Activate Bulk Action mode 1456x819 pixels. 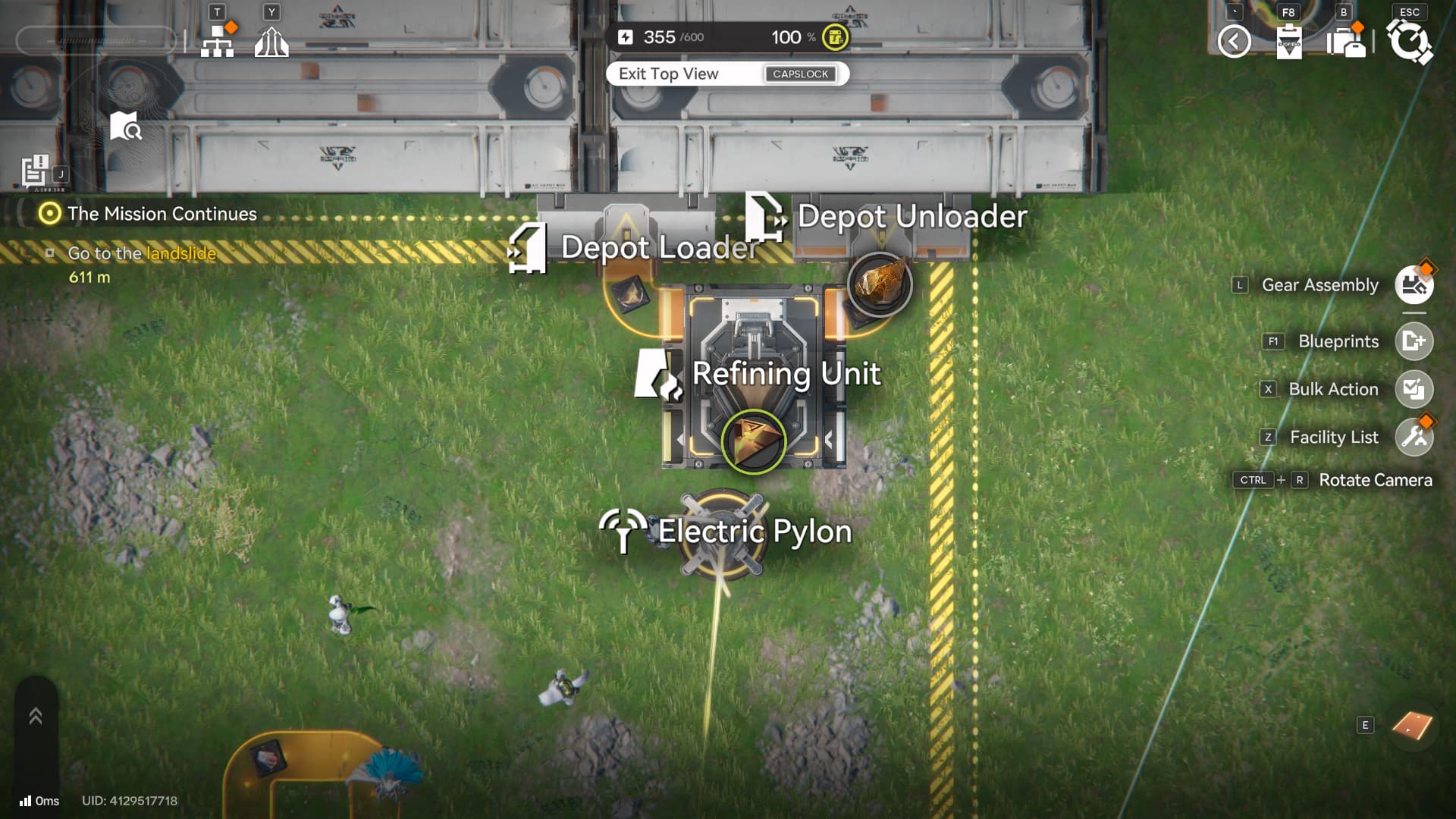pyautogui.click(x=1414, y=389)
